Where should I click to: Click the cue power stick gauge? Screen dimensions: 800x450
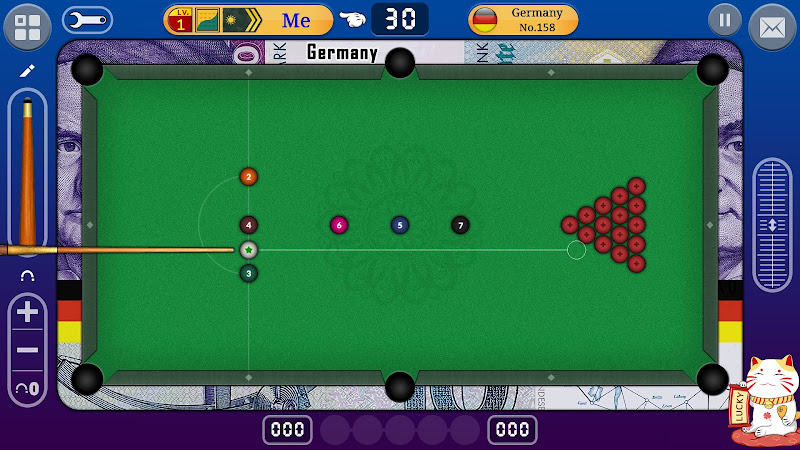(x=27, y=170)
